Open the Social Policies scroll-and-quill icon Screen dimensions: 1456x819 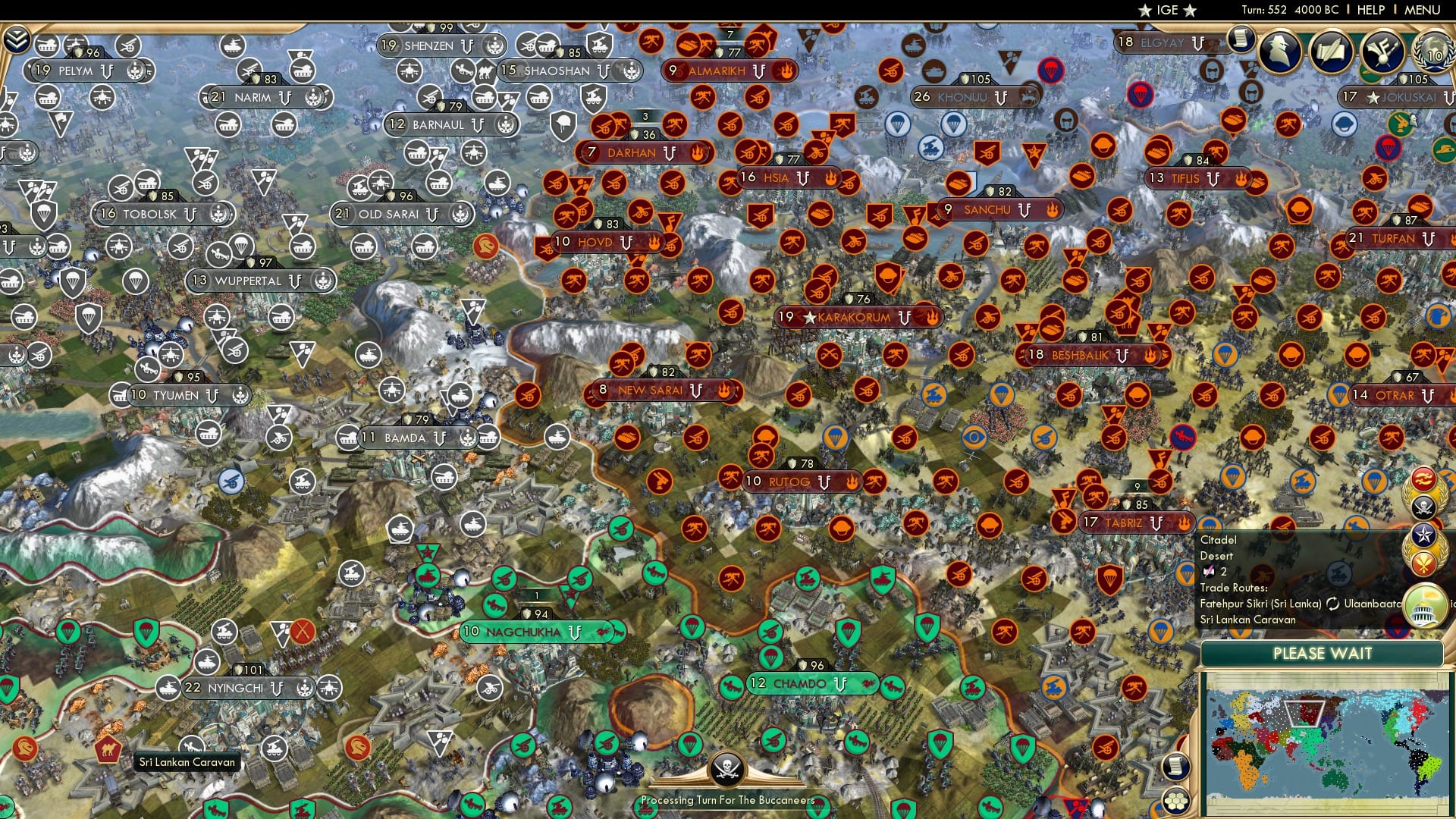point(1332,50)
